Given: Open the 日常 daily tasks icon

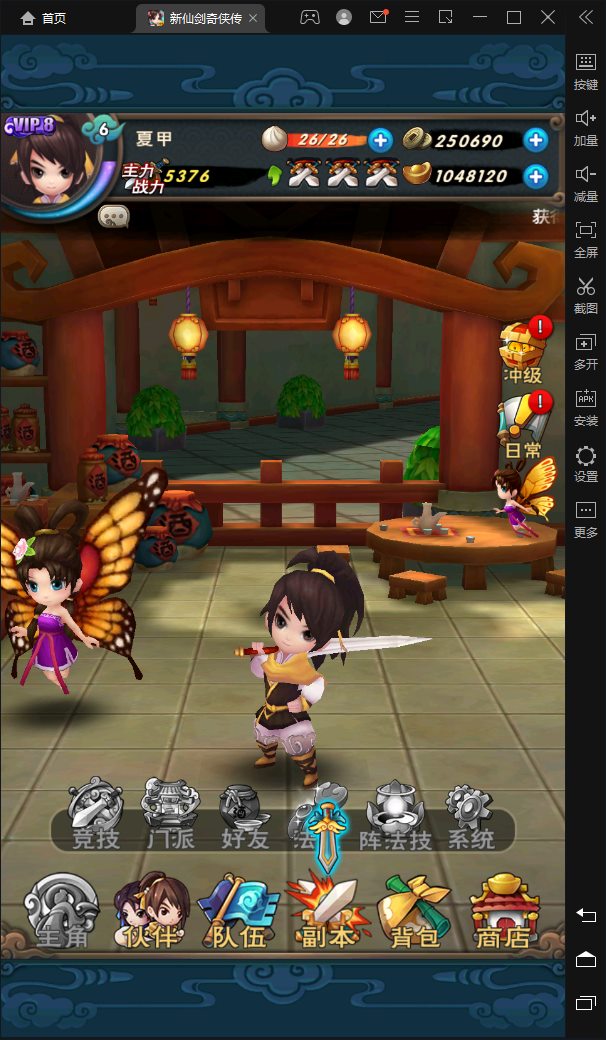Looking at the screenshot, I should 524,427.
